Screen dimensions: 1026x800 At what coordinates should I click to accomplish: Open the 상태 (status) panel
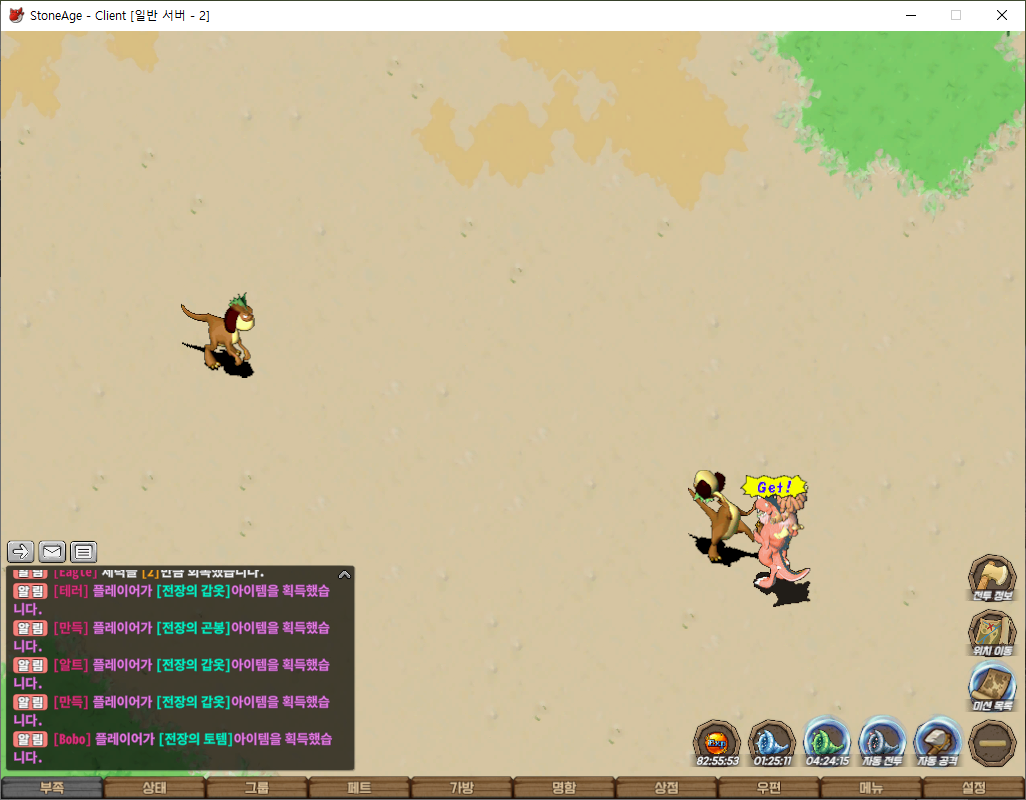[x=154, y=788]
